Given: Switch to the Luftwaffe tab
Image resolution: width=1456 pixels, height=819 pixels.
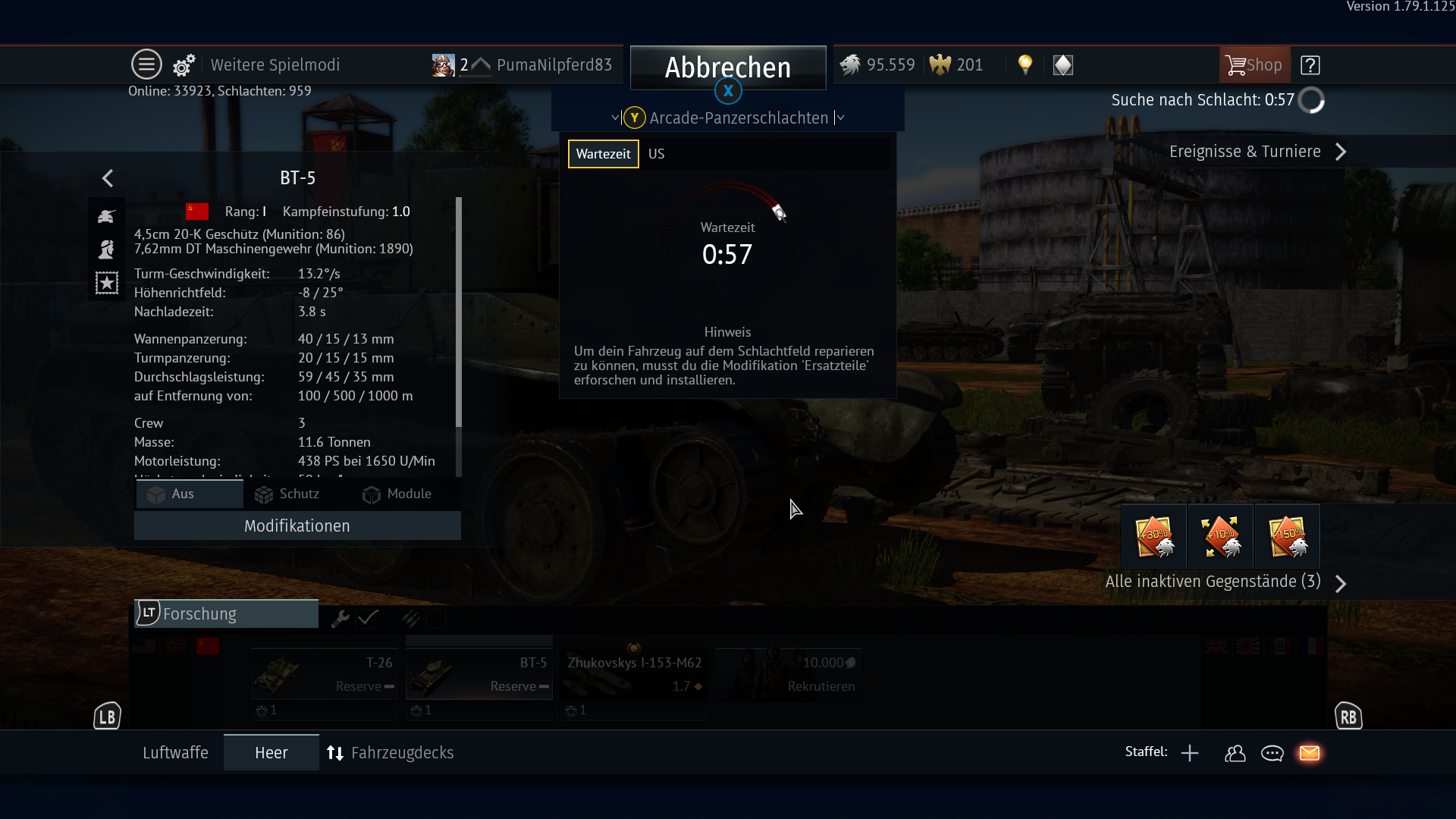Looking at the screenshot, I should pos(175,752).
